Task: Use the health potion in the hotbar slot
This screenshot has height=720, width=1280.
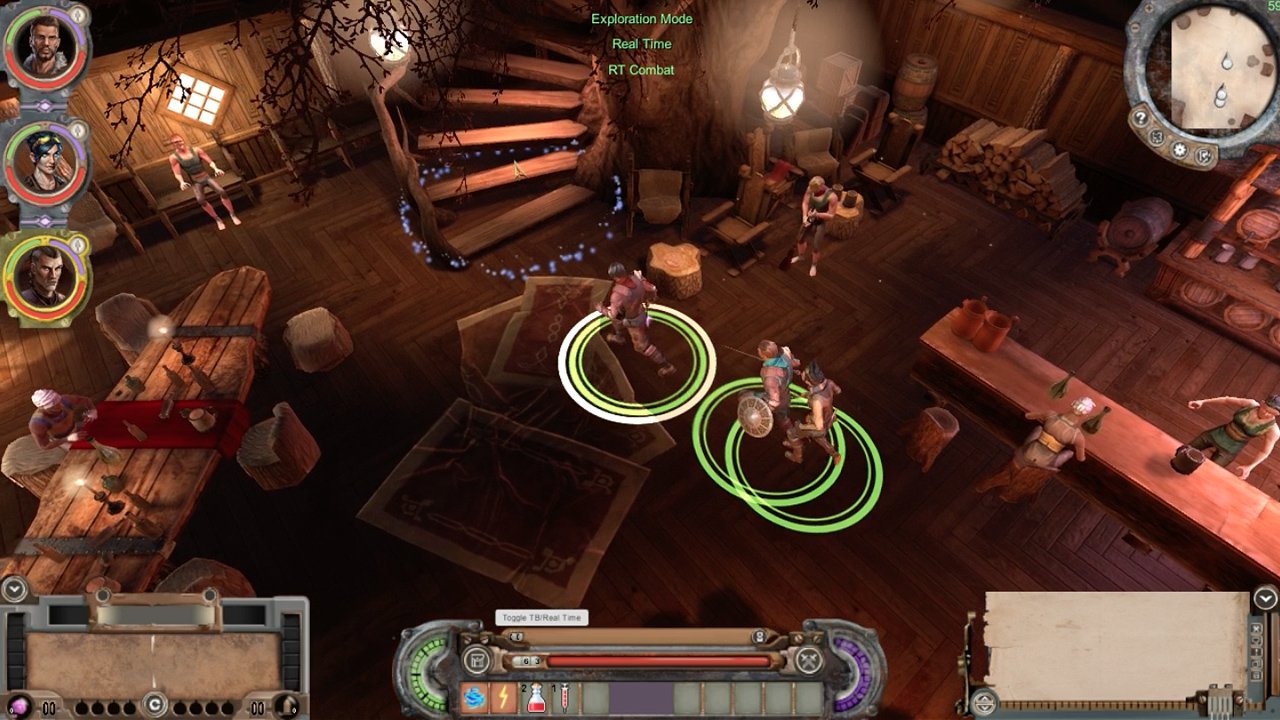Action: [536, 699]
